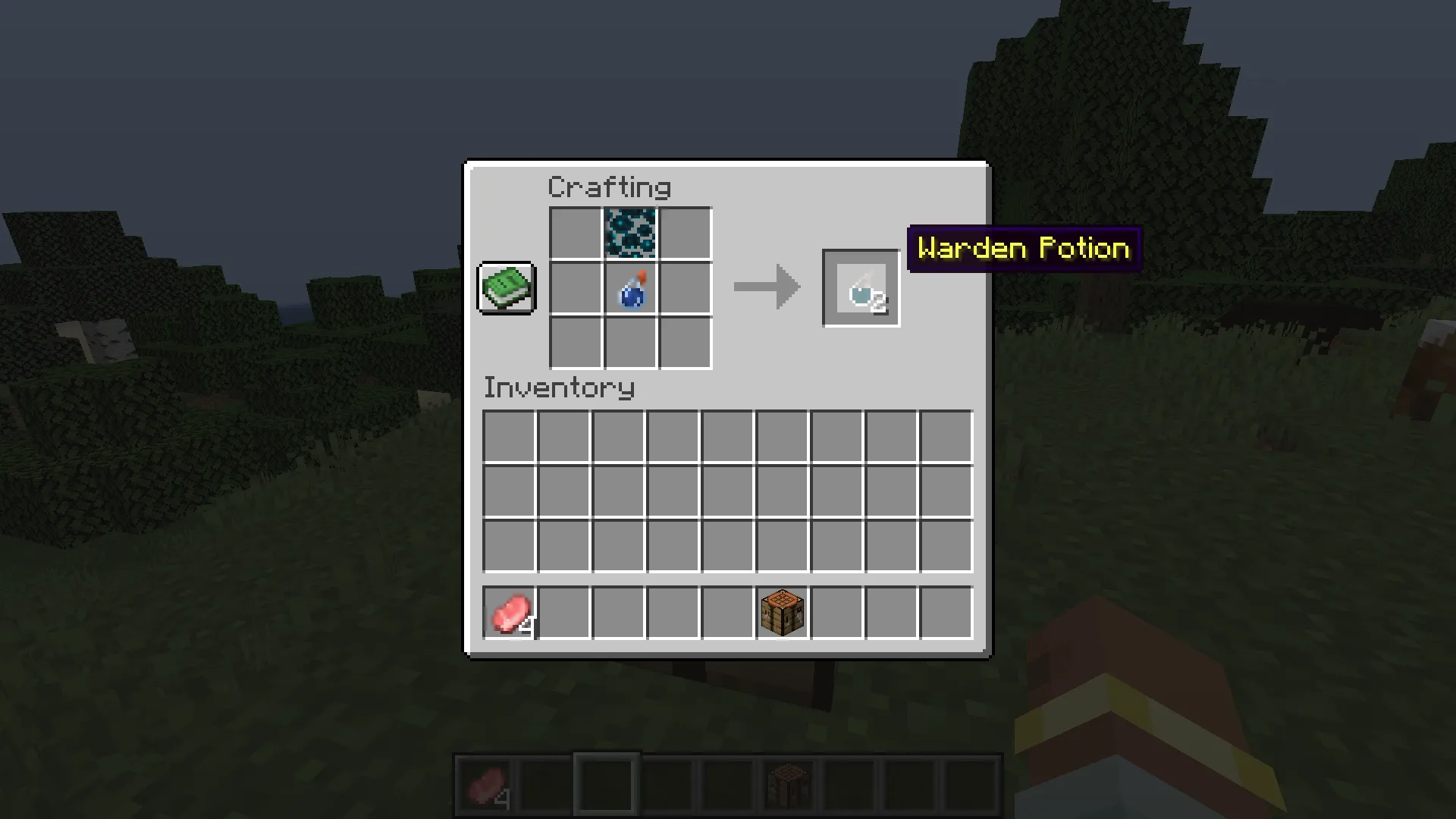Click an empty slot in the middle inventory row

tap(727, 489)
